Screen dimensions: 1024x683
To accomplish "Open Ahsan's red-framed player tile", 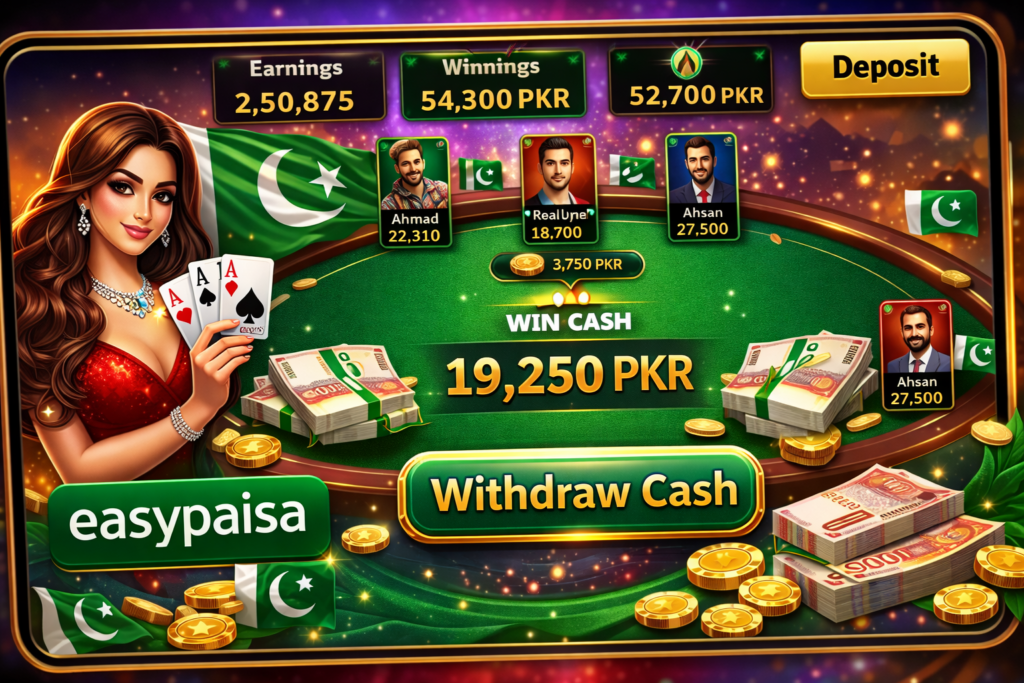I will pyautogui.click(x=916, y=354).
